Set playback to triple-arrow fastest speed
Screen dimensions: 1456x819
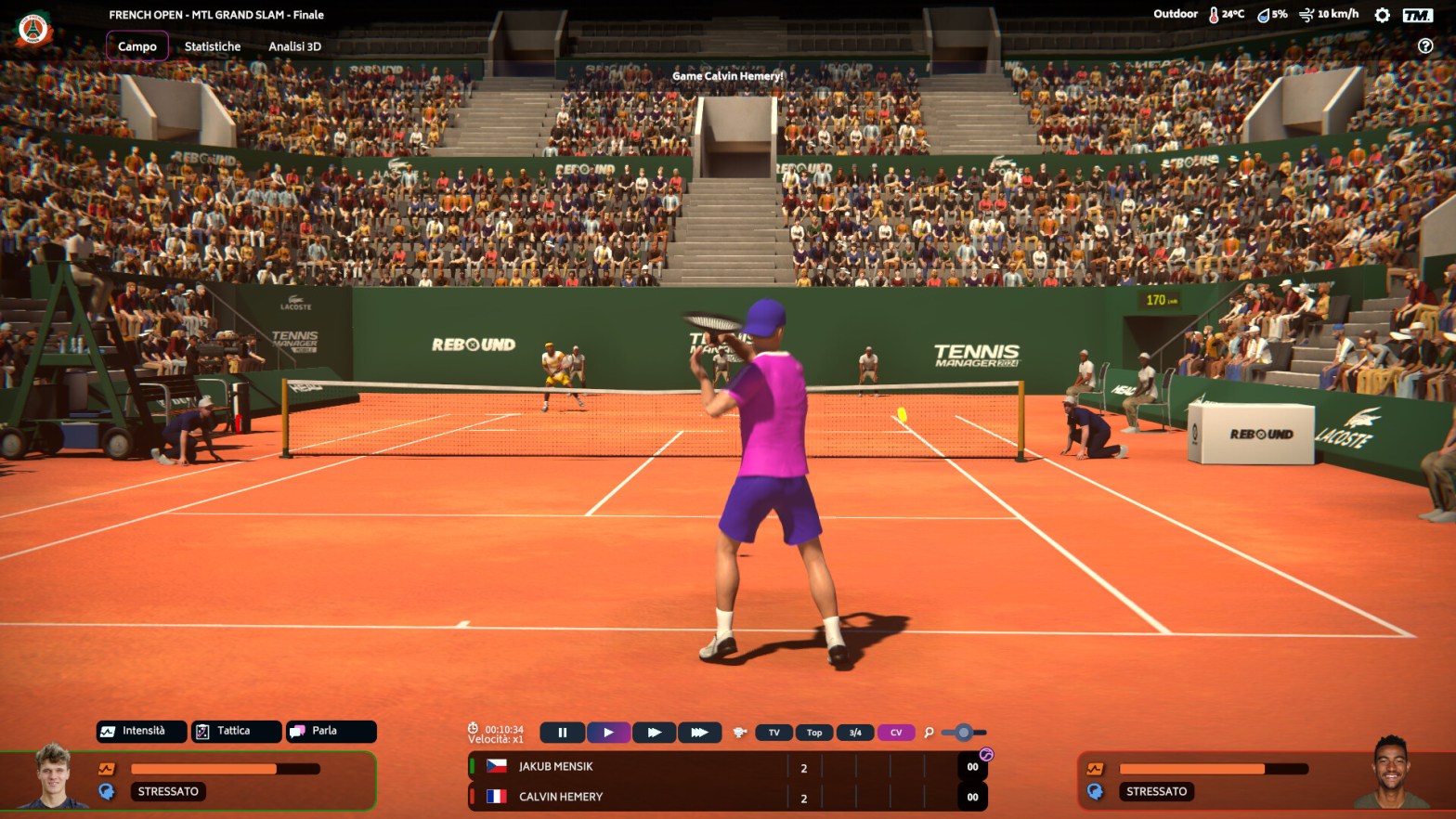pyautogui.click(x=700, y=733)
